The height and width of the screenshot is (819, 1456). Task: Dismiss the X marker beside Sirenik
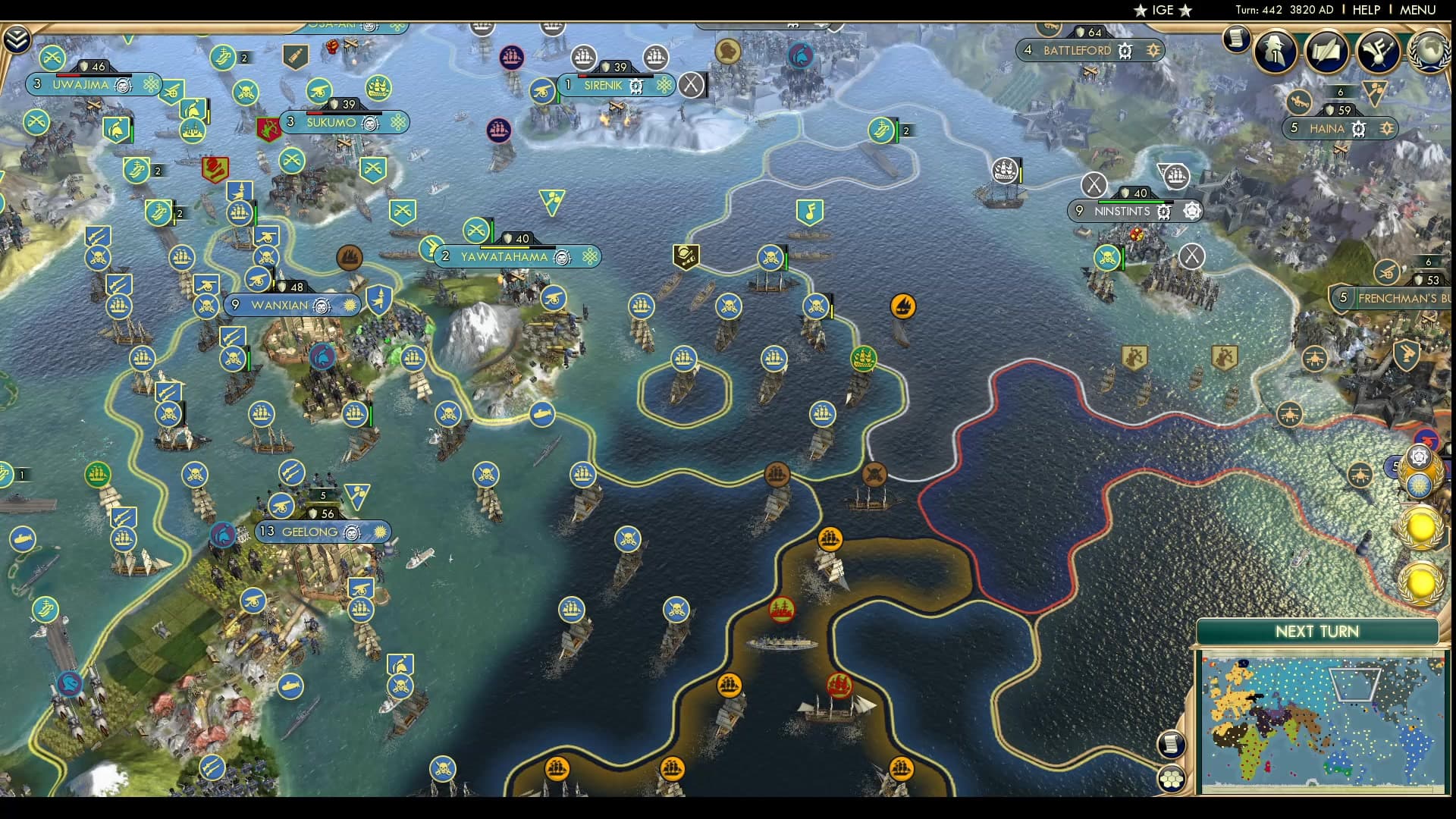[691, 85]
